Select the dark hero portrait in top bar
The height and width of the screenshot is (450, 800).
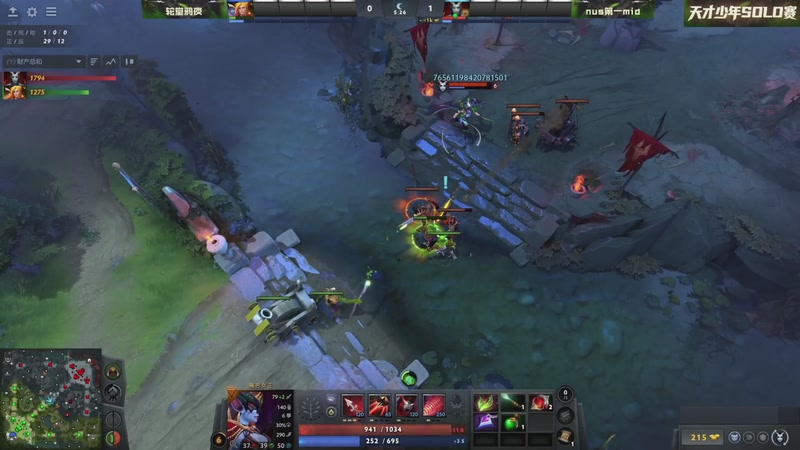tap(459, 10)
